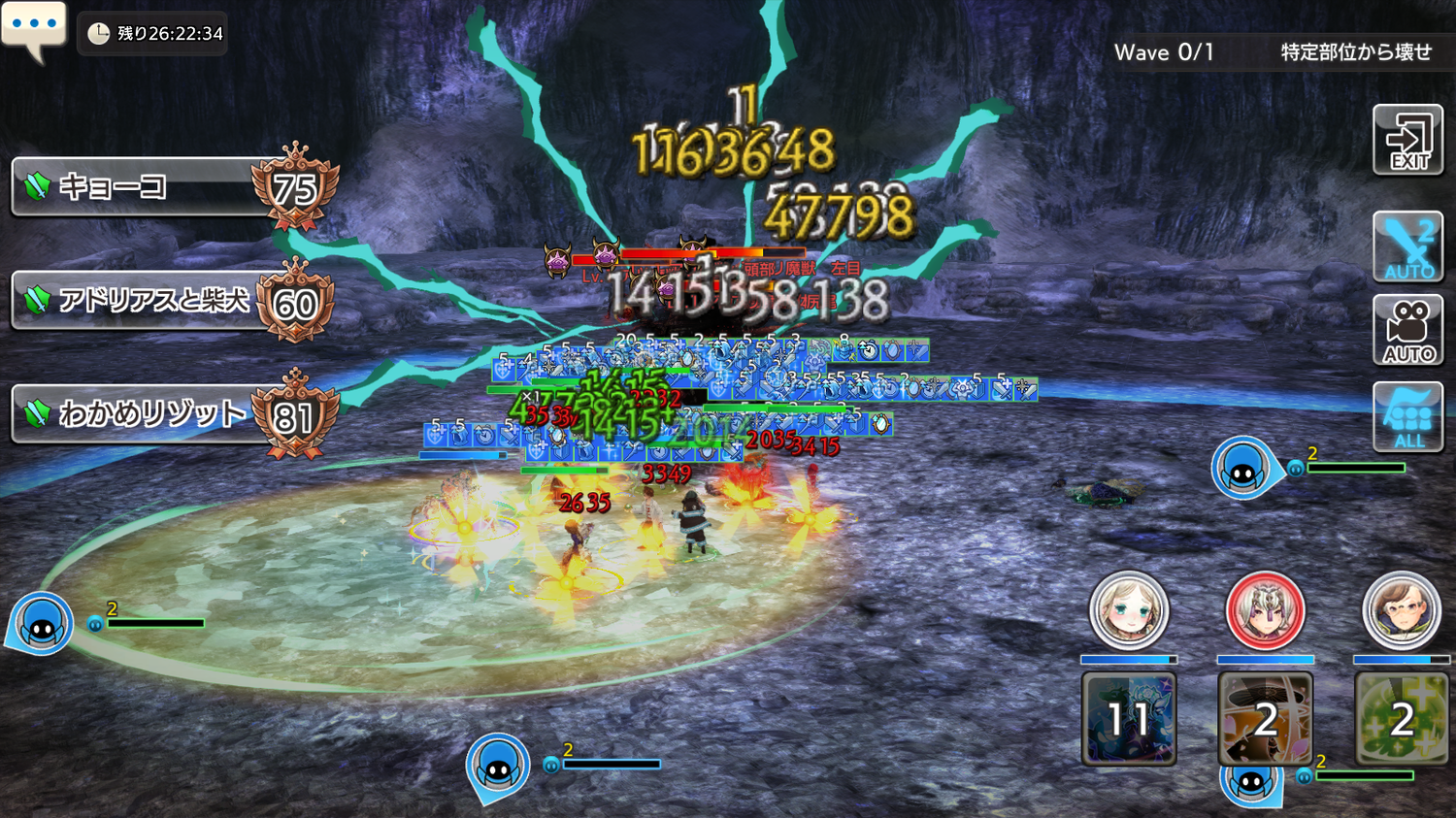Toggle the AUTO camera button

[x=1407, y=331]
